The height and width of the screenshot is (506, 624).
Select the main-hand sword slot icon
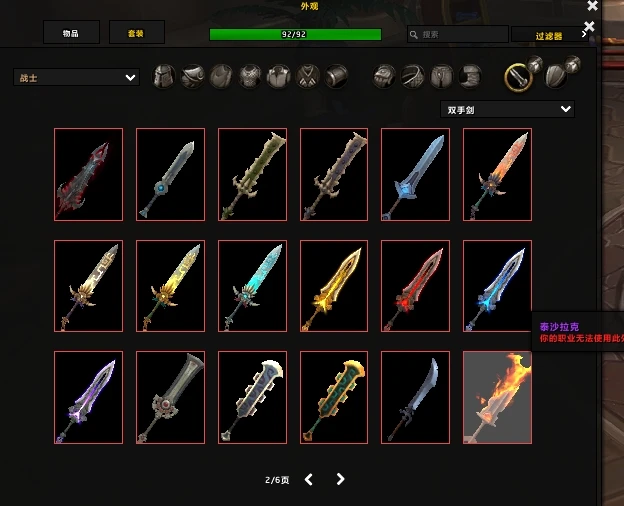(x=517, y=76)
